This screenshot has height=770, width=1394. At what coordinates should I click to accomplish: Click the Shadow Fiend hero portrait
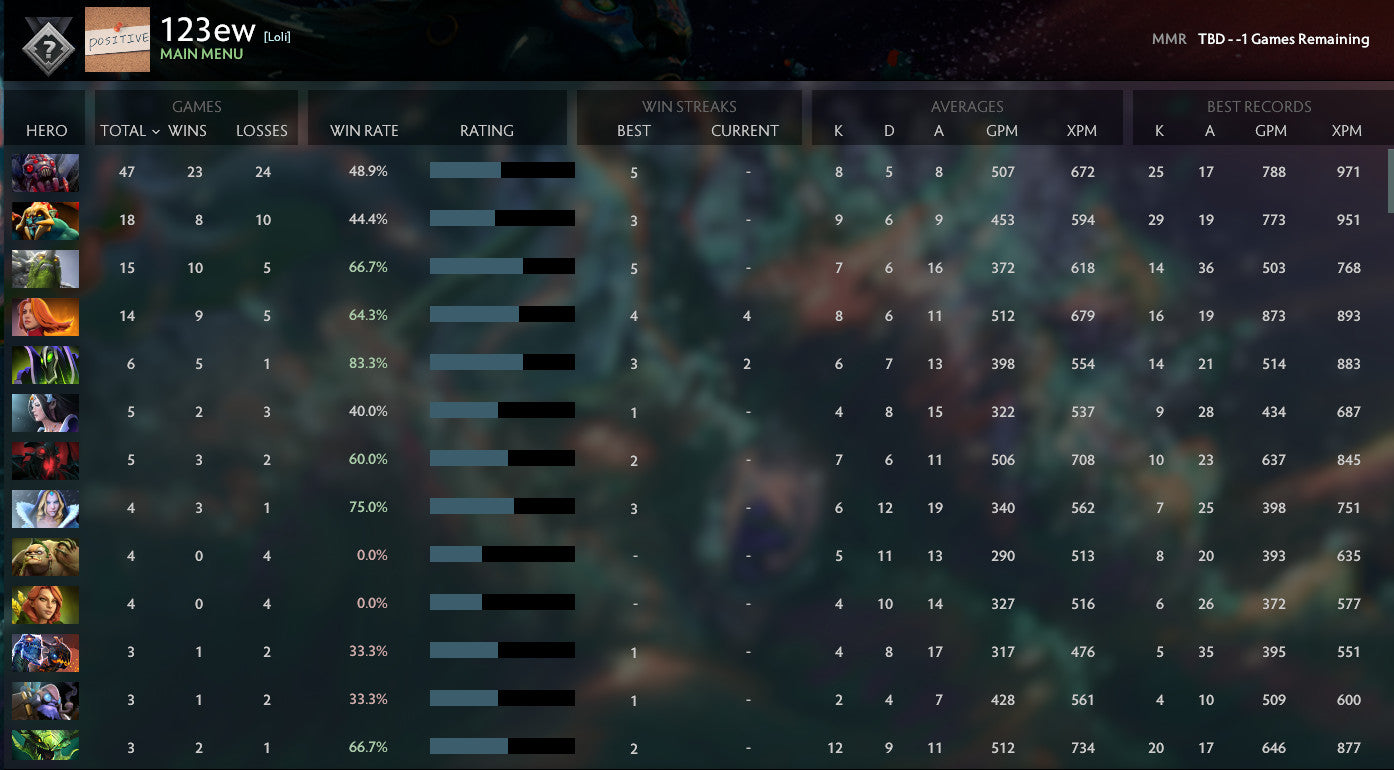pos(45,459)
